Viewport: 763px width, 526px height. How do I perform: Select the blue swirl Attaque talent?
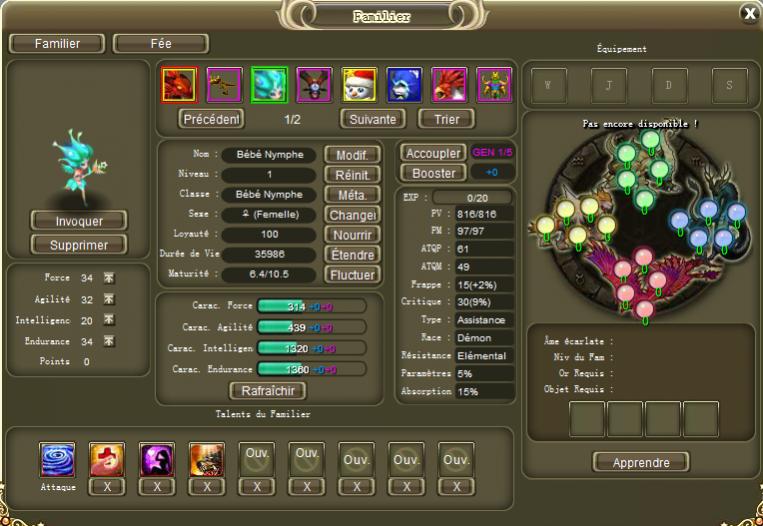(x=57, y=459)
